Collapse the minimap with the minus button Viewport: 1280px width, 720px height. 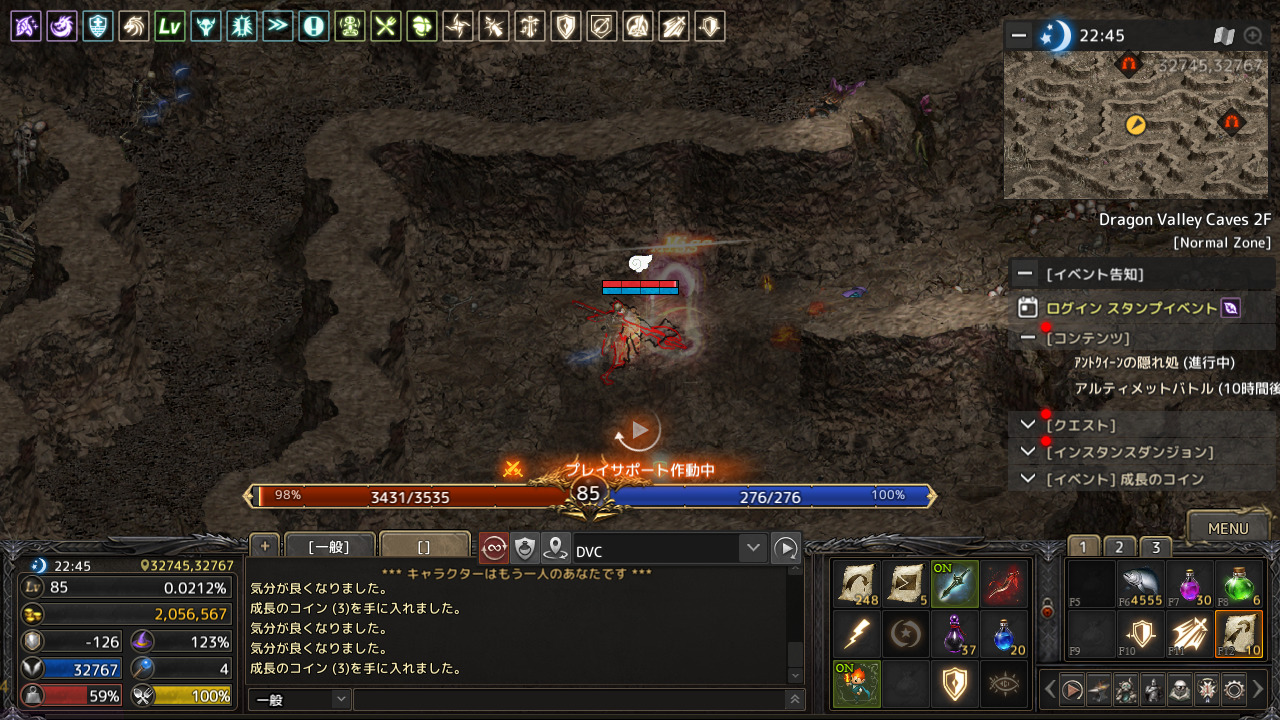point(1019,36)
